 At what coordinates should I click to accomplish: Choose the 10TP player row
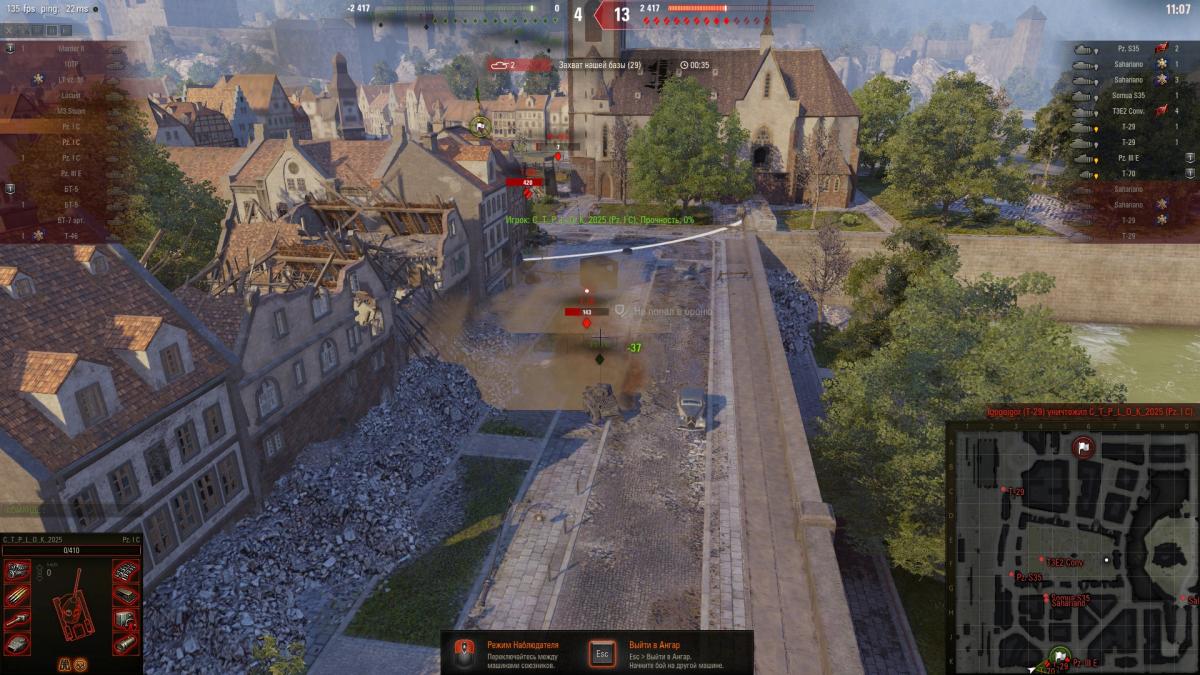tap(70, 64)
